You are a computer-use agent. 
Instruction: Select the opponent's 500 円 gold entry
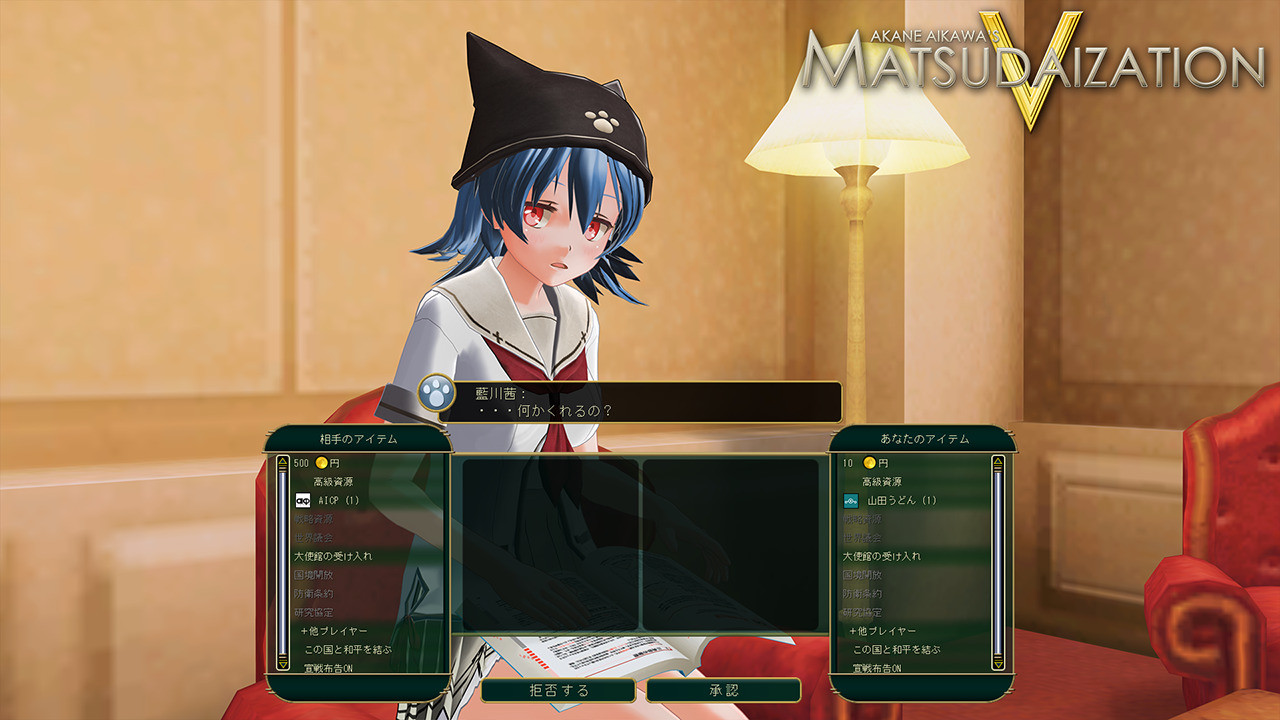(x=318, y=463)
